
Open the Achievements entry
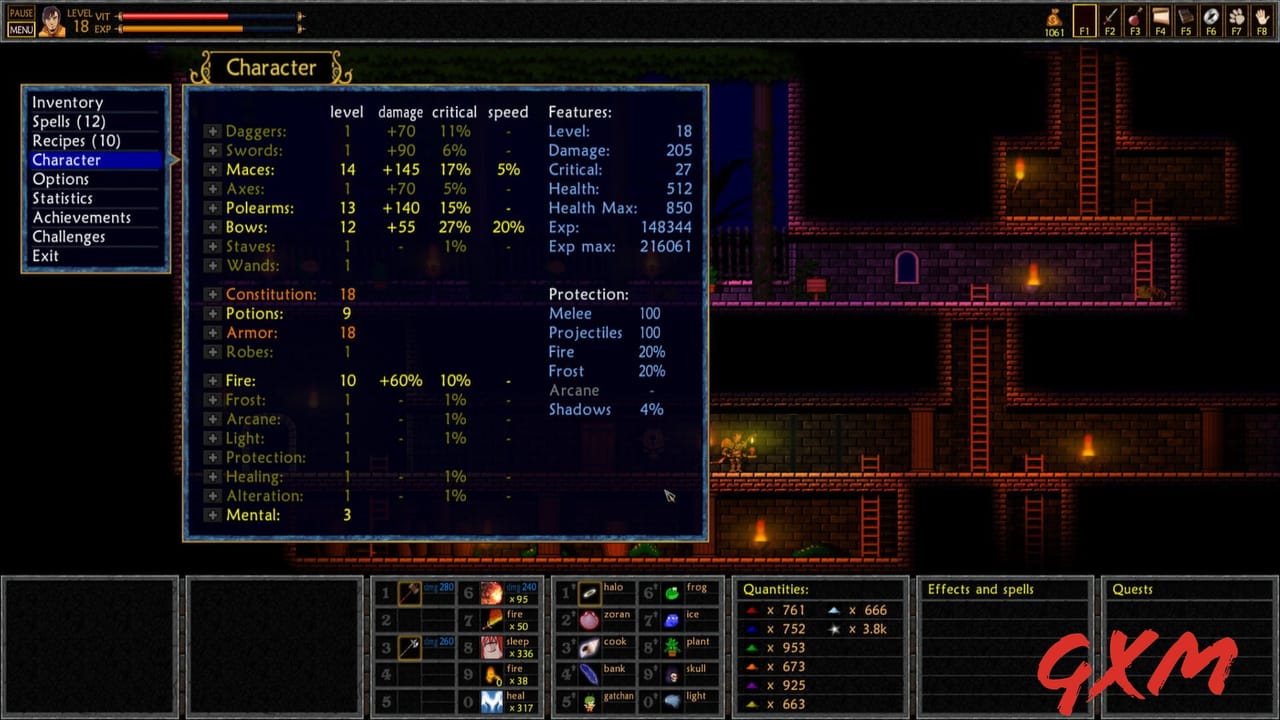pyautogui.click(x=81, y=217)
